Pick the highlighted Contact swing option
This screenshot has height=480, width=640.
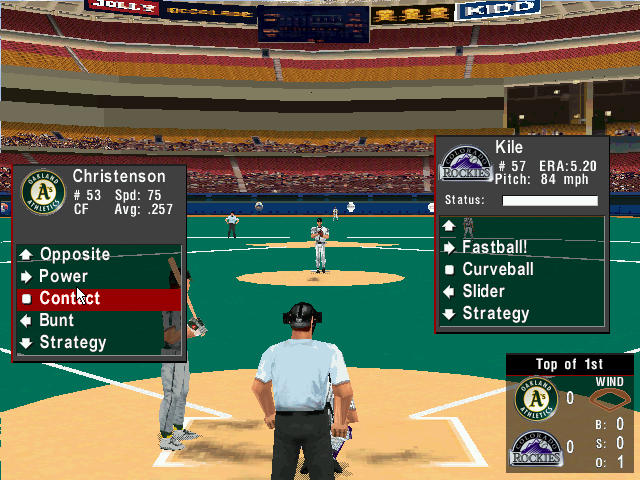click(69, 298)
